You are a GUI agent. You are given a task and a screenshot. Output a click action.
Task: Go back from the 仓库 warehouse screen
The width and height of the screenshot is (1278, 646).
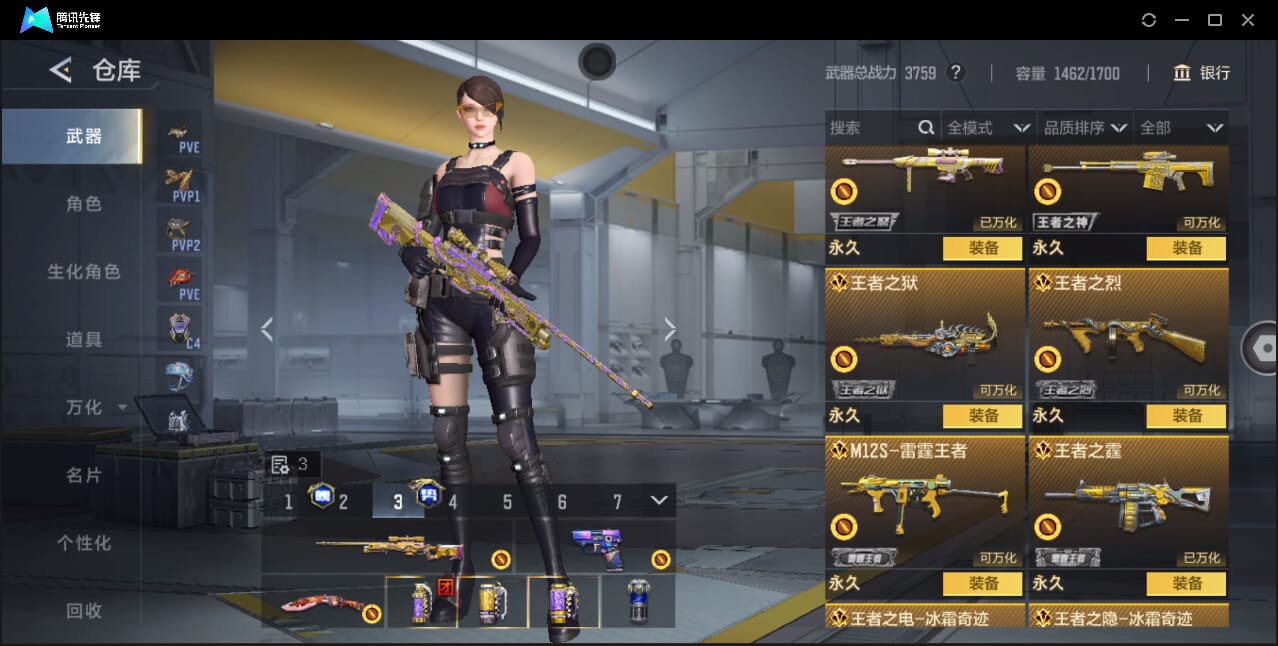(x=61, y=70)
